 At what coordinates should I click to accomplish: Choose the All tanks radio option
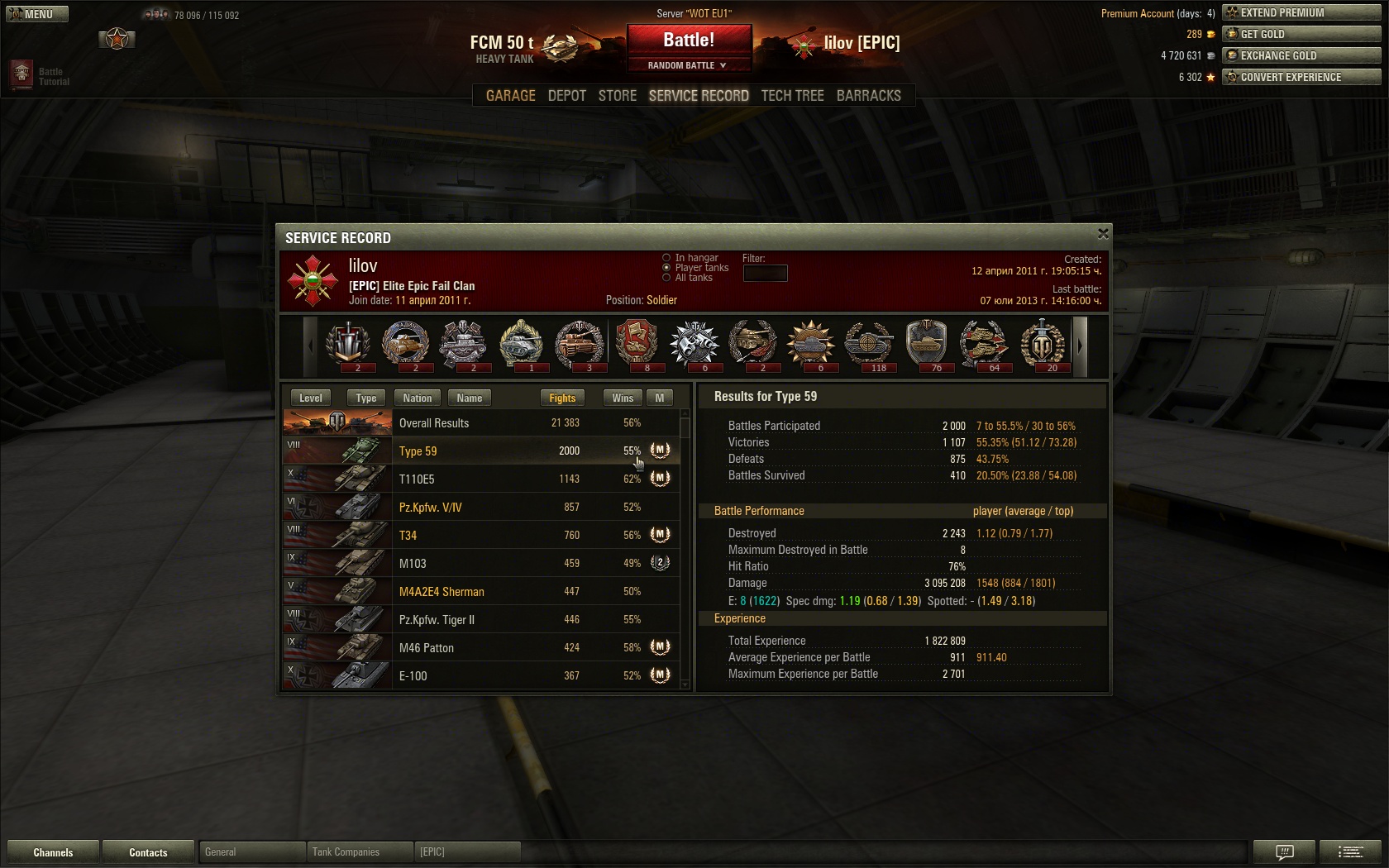[666, 278]
